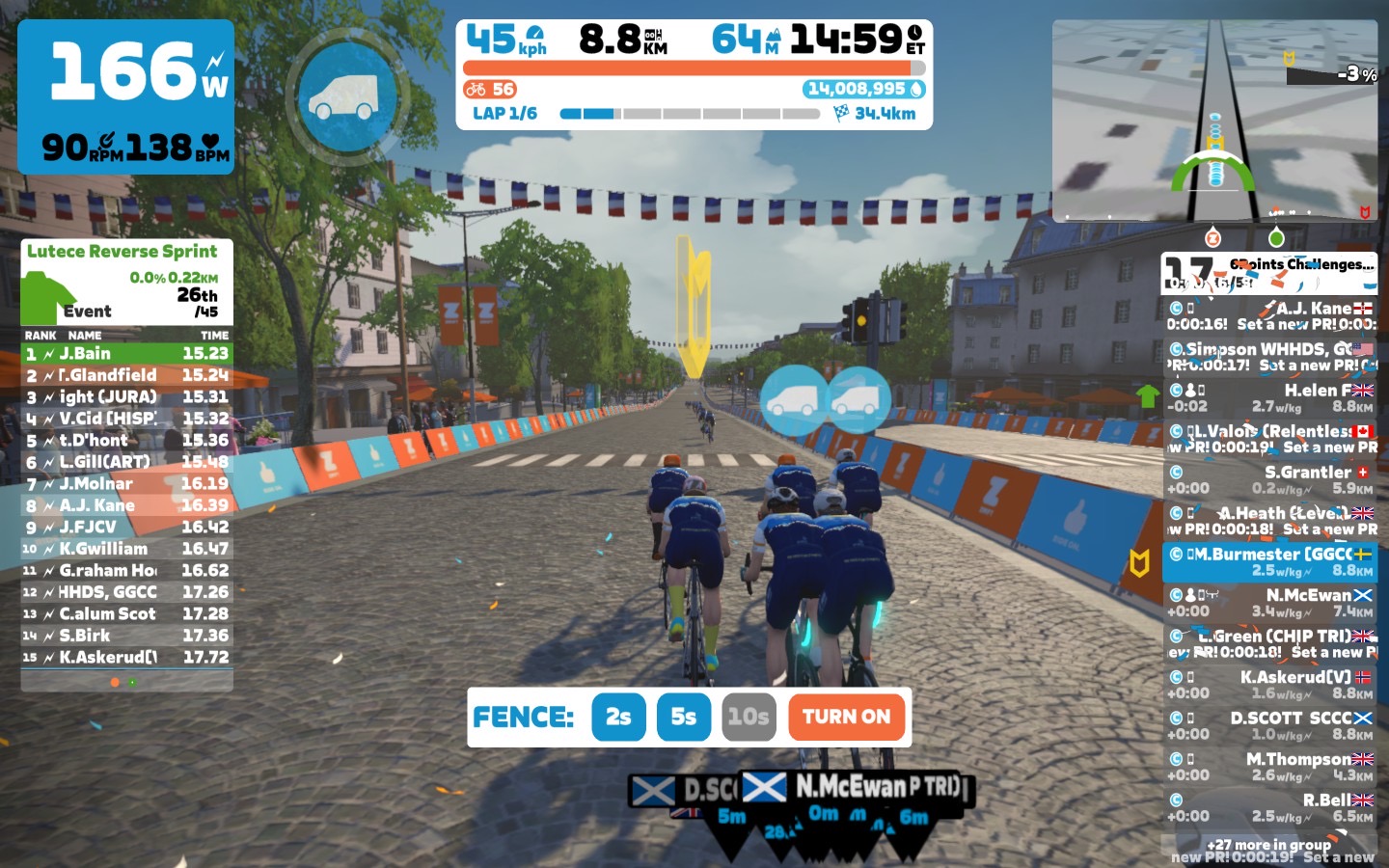This screenshot has height=868, width=1389.
Task: Choose R.Bell from the rider list
Action: pos(1269,807)
